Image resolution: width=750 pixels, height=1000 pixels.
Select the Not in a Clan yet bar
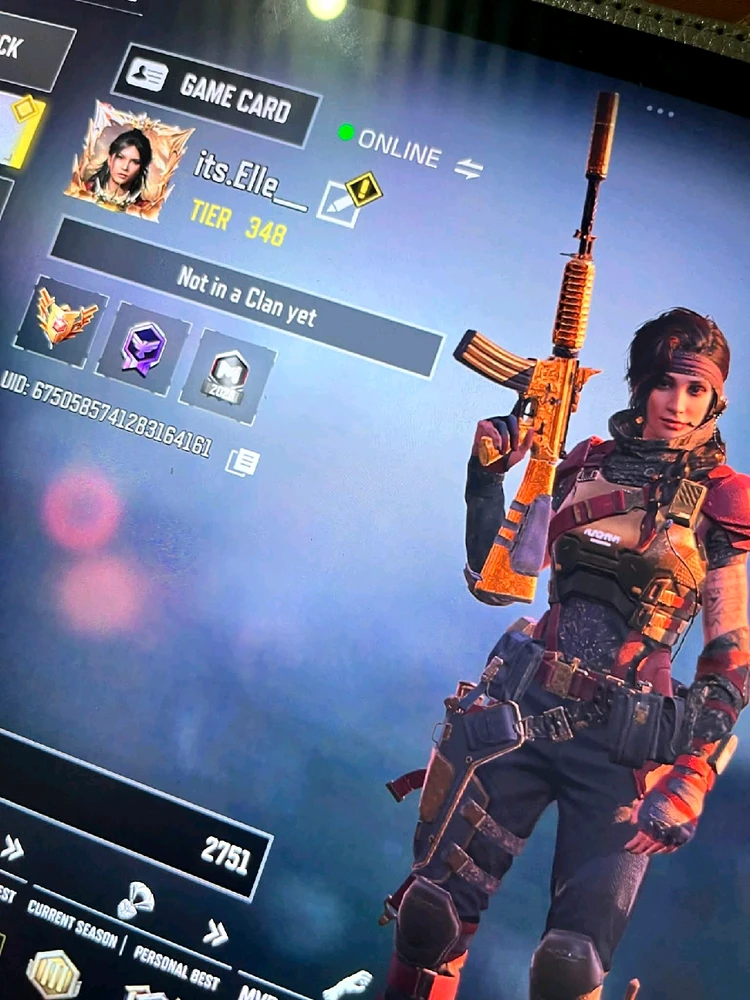(245, 297)
